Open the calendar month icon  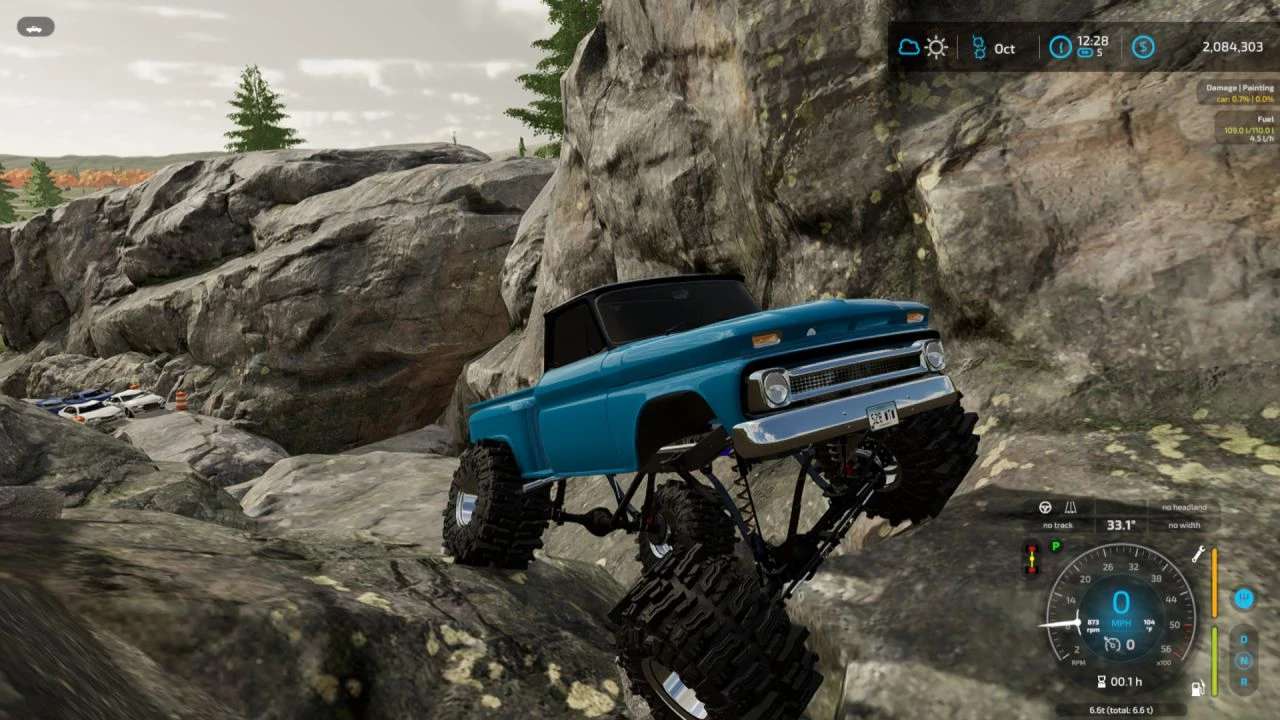tap(979, 47)
